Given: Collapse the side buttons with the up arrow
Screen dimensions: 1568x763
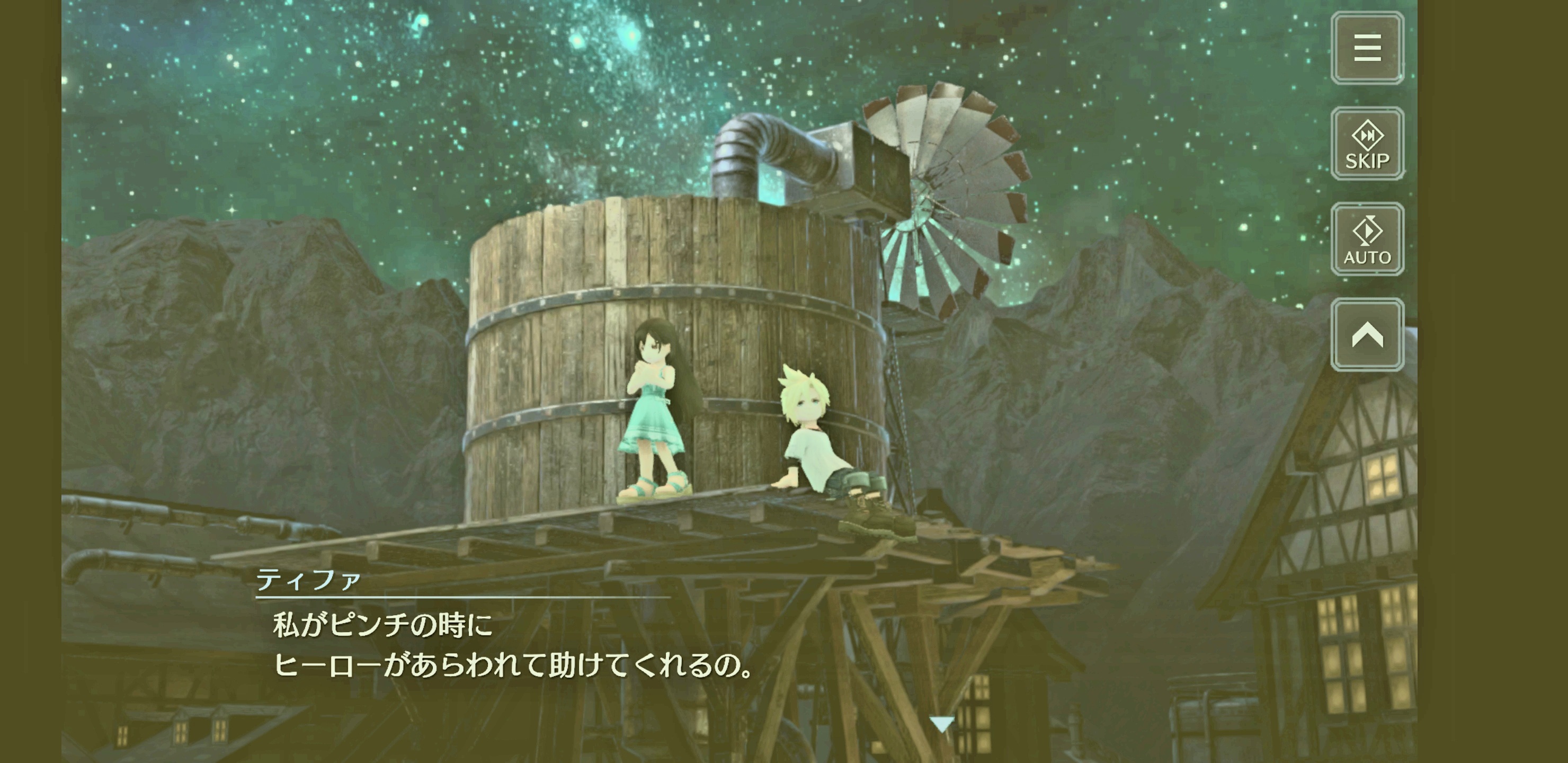Looking at the screenshot, I should [x=1367, y=335].
